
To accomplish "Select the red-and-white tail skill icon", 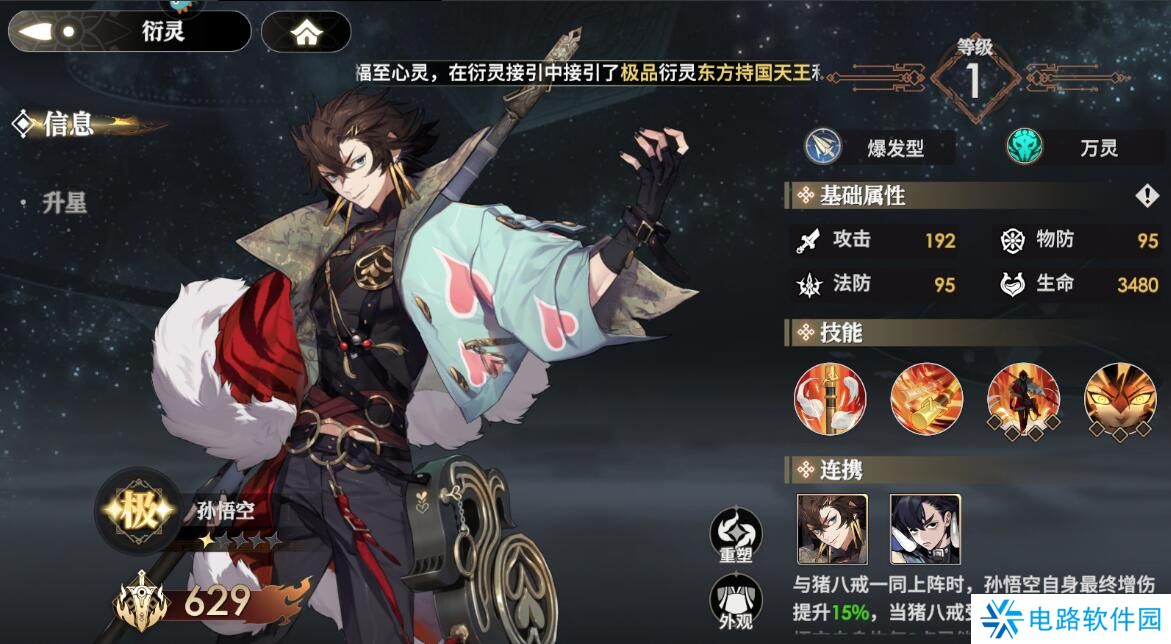I will pos(830,399).
